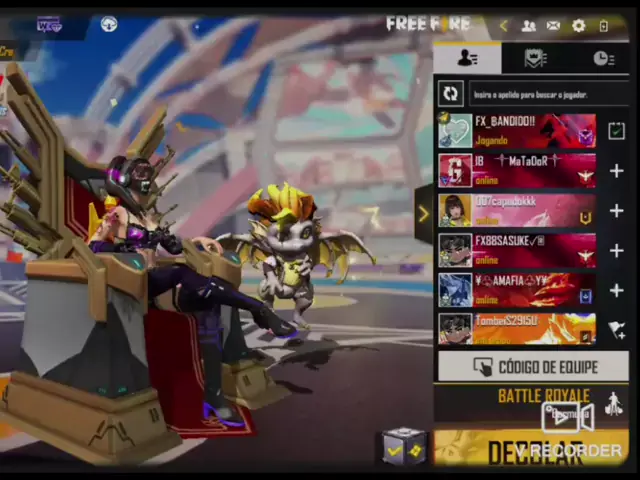This screenshot has width=640, height=480.
Task: Open the settings gear icon
Action: click(579, 26)
